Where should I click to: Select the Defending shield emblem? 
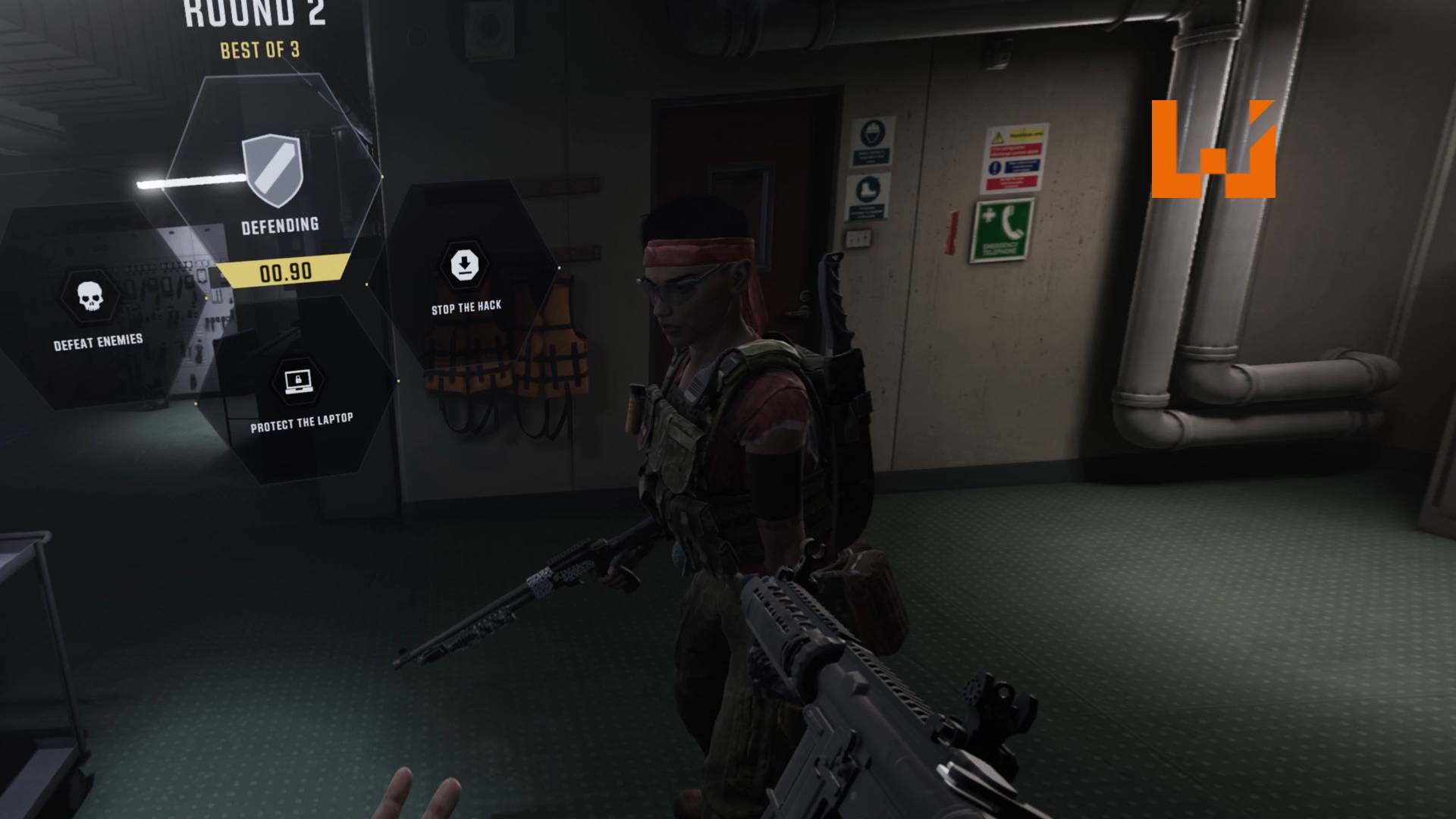pyautogui.click(x=273, y=171)
